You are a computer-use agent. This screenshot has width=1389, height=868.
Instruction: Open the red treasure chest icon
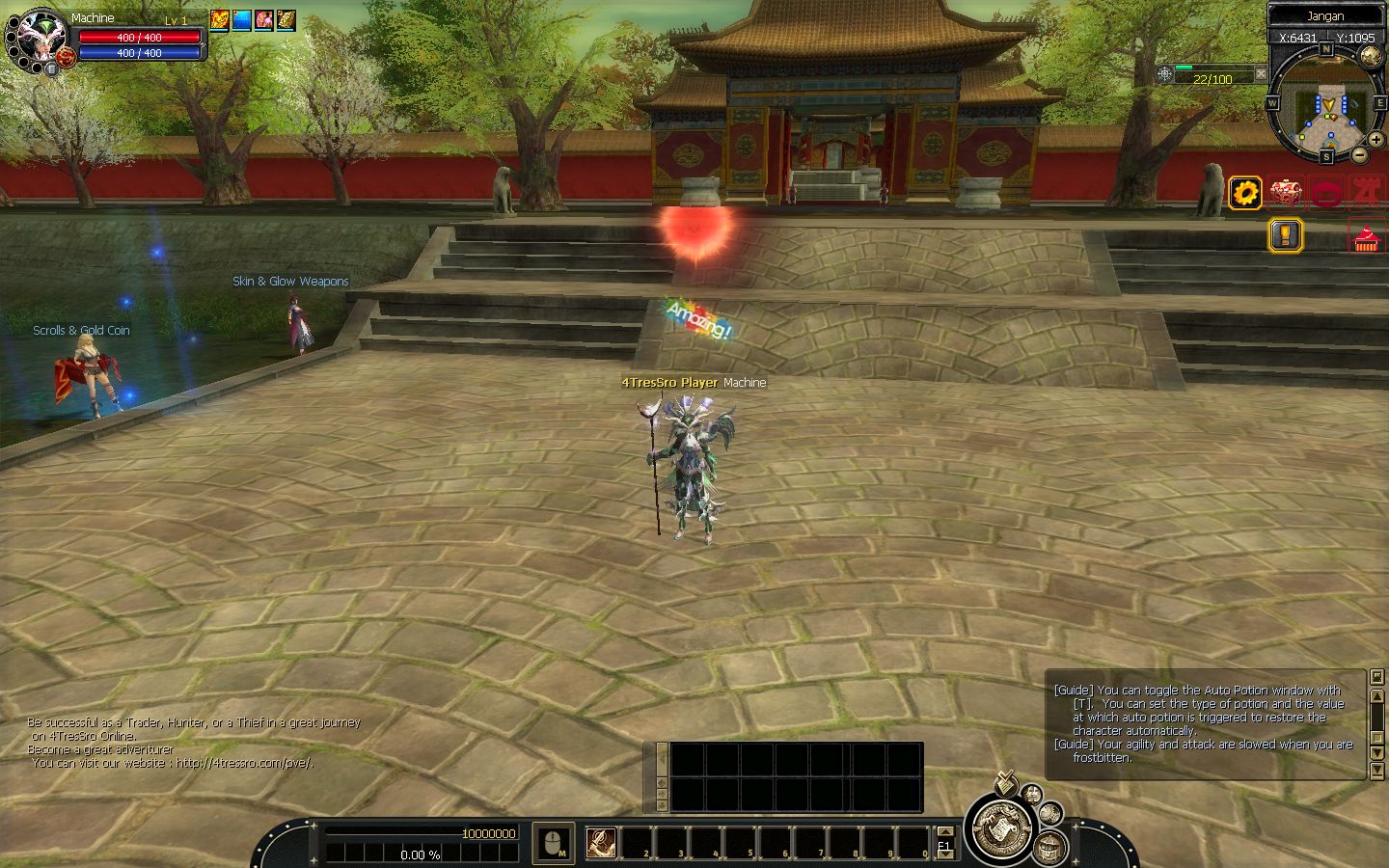tap(1285, 194)
